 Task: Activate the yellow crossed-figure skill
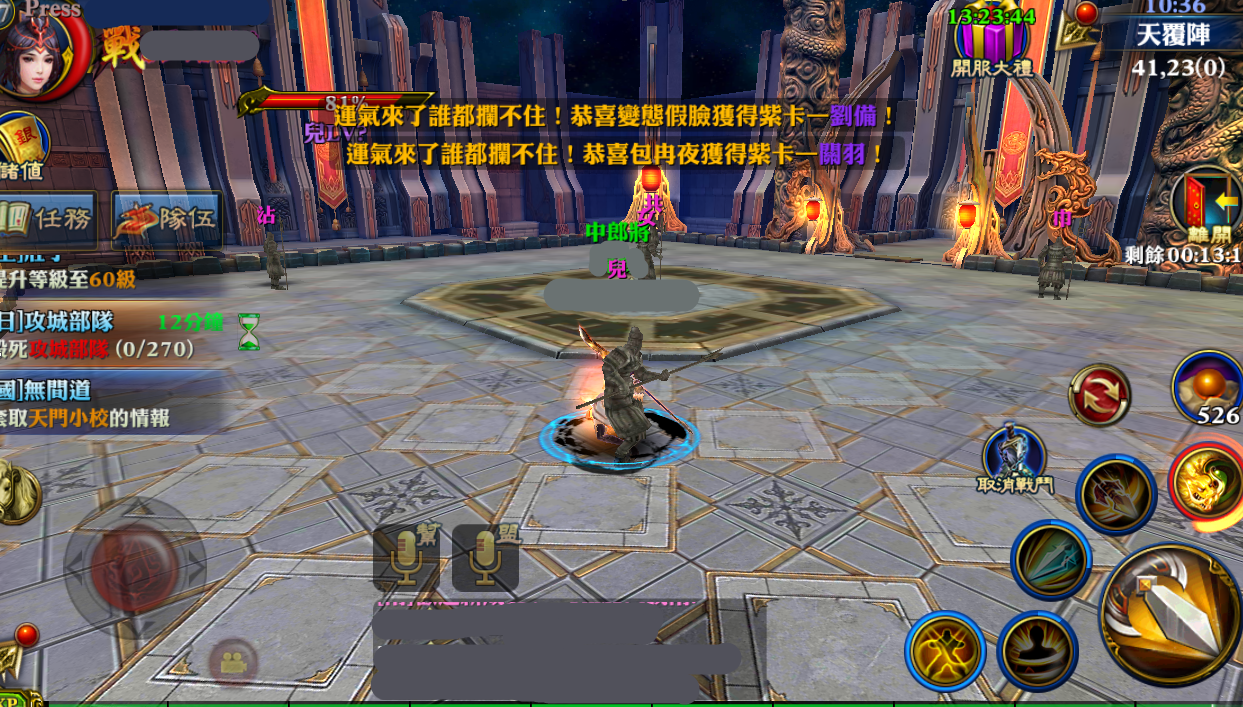coord(945,651)
